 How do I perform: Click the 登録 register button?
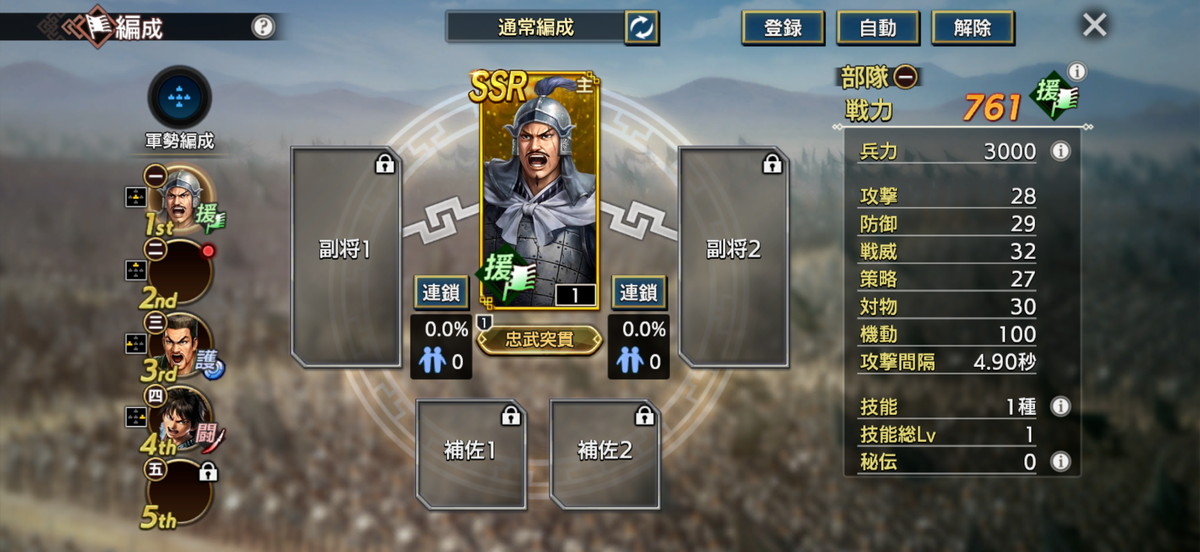pyautogui.click(x=783, y=28)
